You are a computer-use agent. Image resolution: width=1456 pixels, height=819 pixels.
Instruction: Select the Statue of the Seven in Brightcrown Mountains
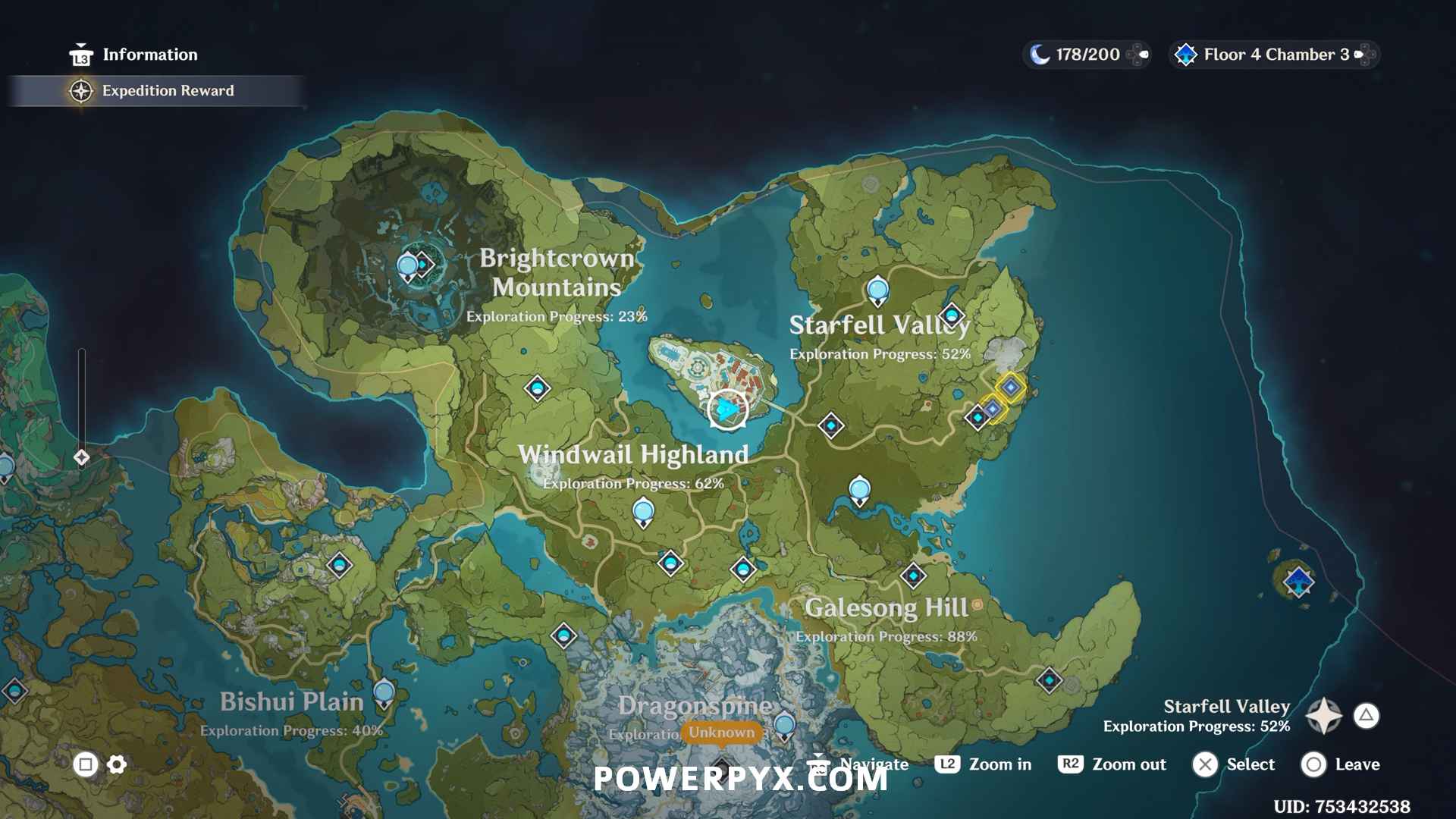click(408, 266)
